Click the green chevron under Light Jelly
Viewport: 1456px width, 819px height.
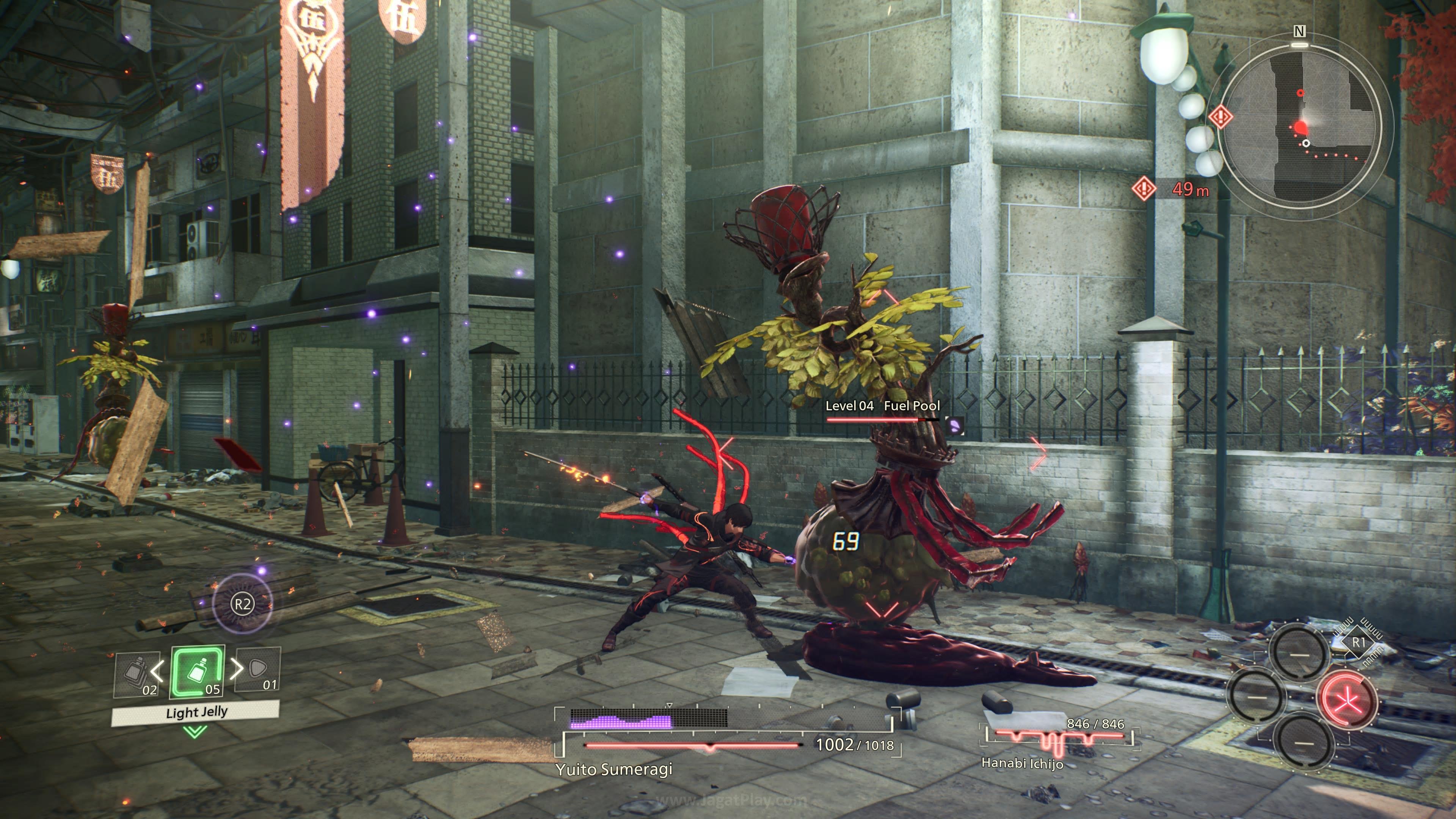tap(196, 732)
